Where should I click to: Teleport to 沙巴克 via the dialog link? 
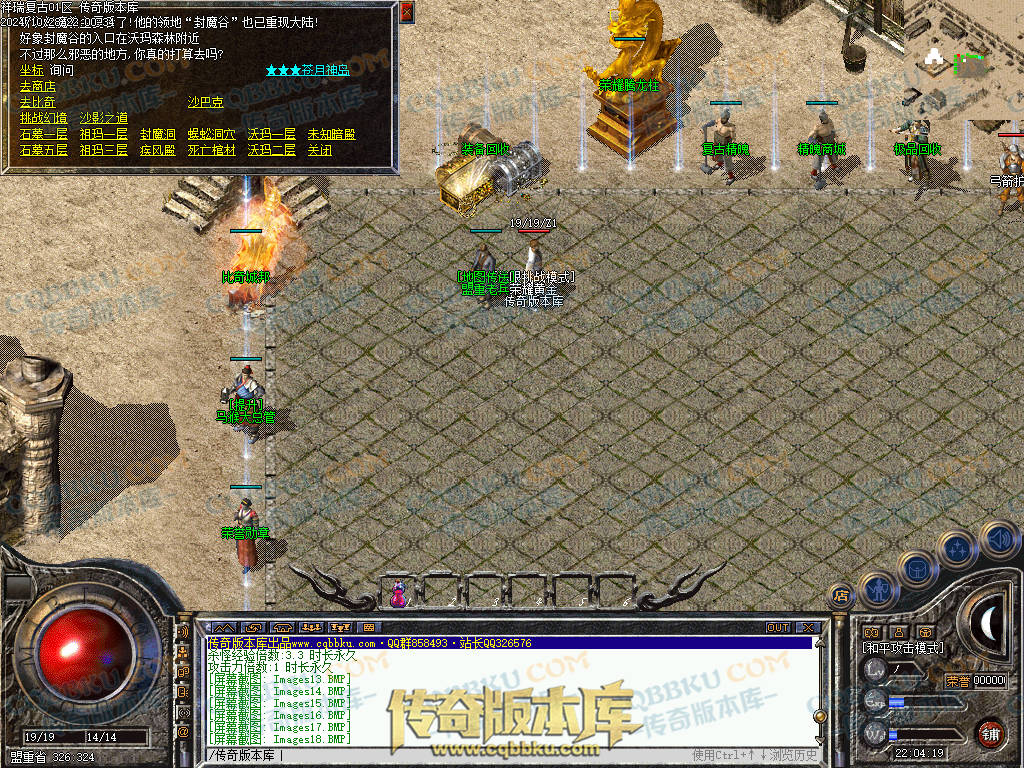(205, 102)
